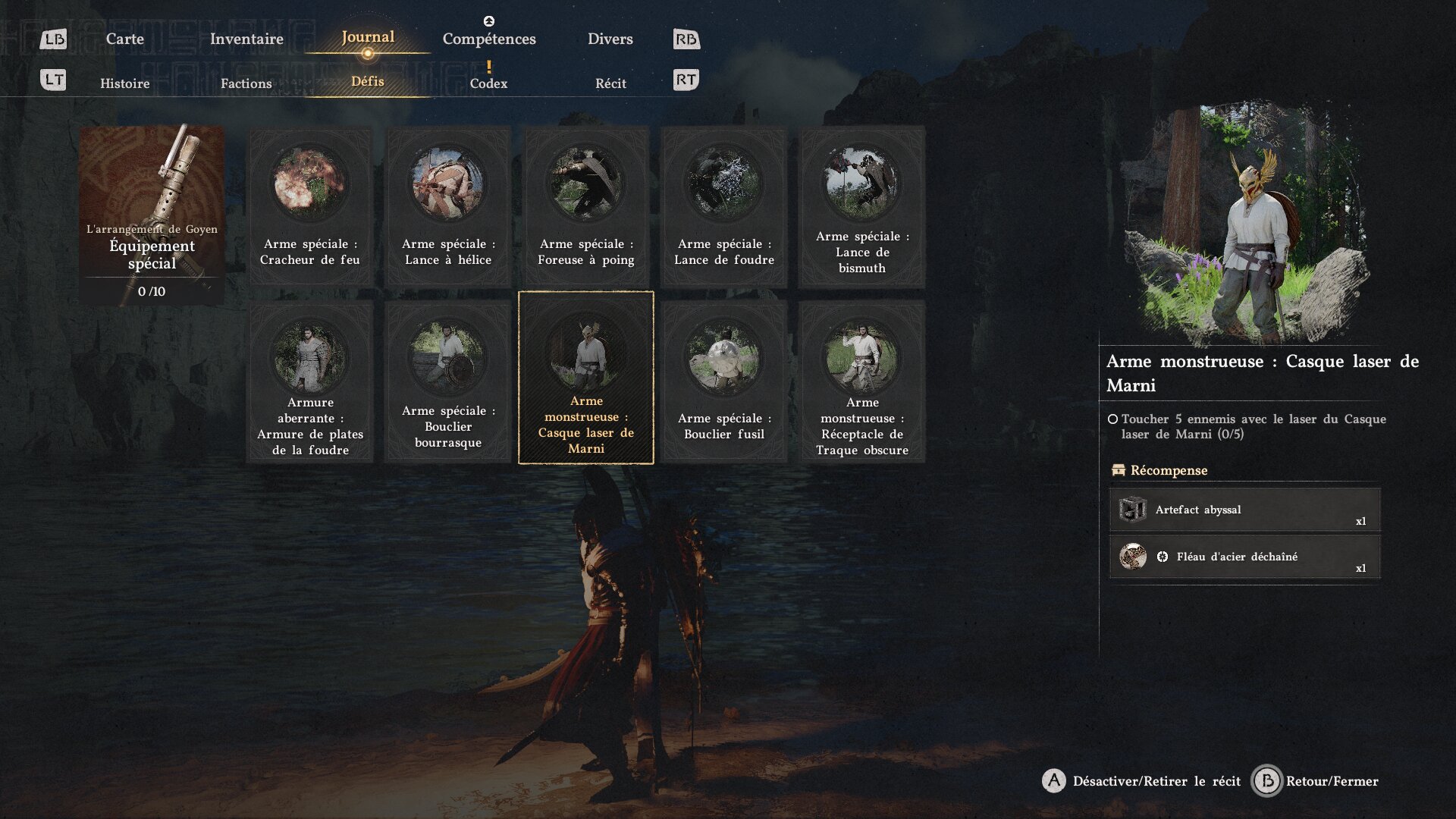This screenshot has width=1456, height=819.
Task: Switch to the Factions sub-tab
Action: tap(246, 83)
